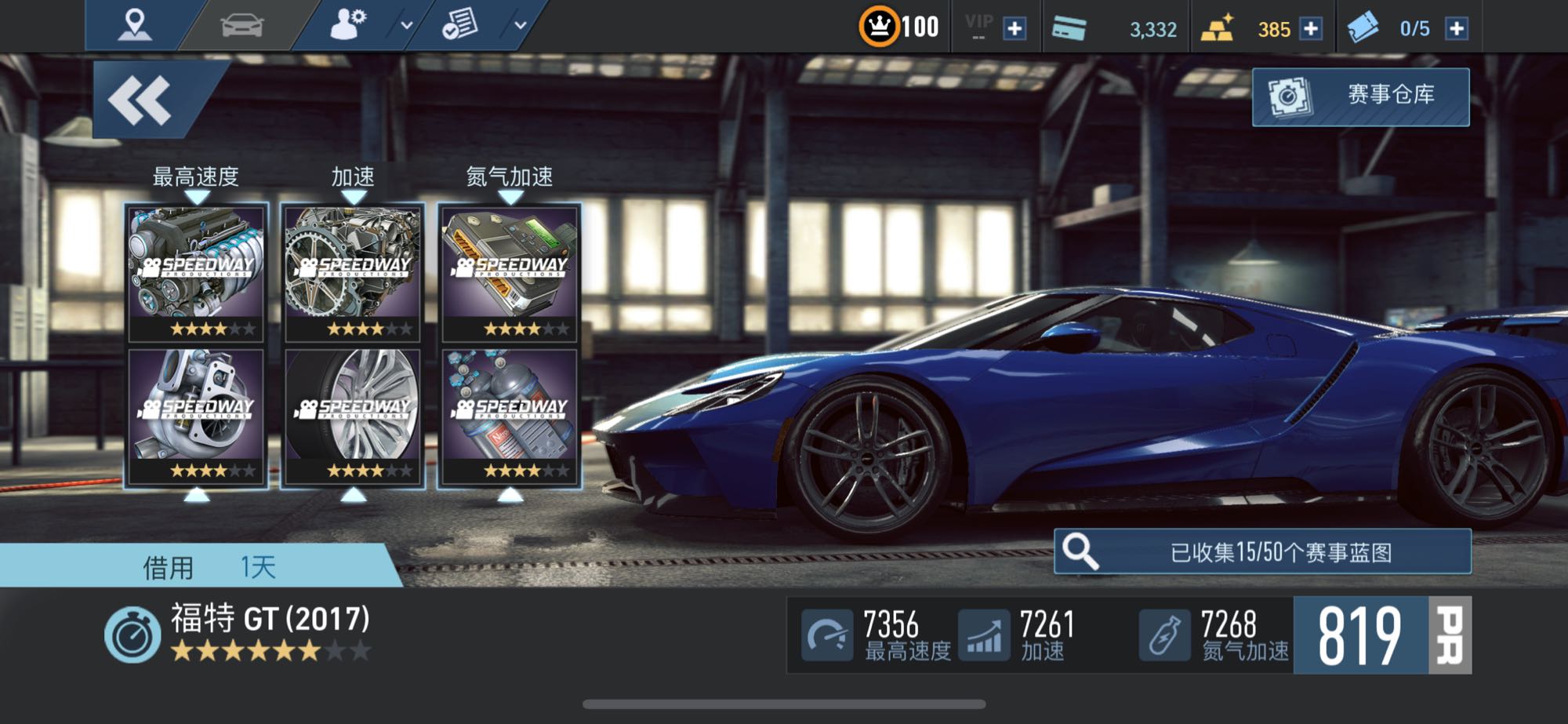The width and height of the screenshot is (1568, 724).
Task: Tap the stopwatch loan timer icon
Action: point(132,635)
